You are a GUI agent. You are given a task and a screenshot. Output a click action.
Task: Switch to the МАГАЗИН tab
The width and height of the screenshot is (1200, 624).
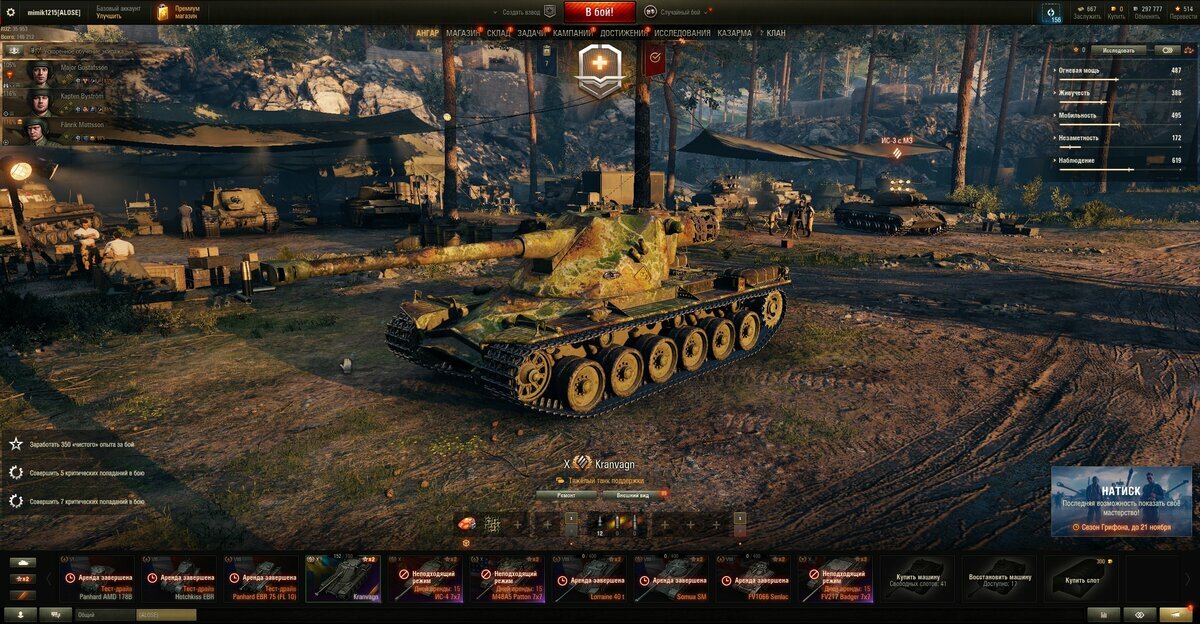pos(462,33)
